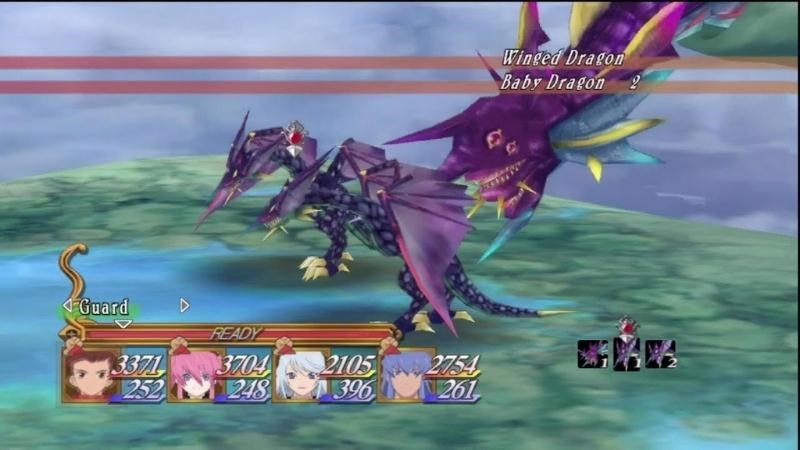
Task: Click the down arrow below Guard
Action: point(123,323)
